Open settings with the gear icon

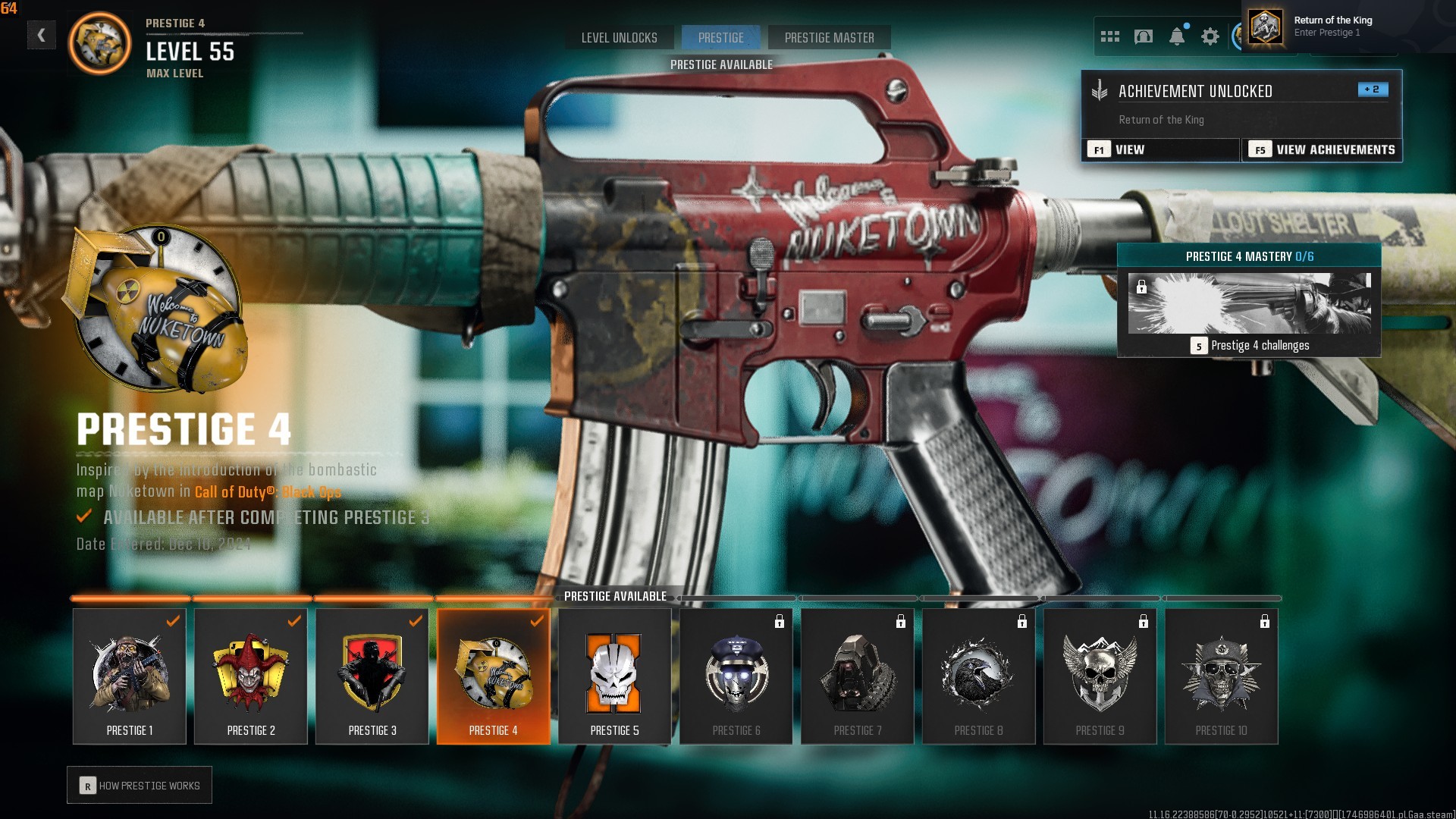tap(1210, 36)
